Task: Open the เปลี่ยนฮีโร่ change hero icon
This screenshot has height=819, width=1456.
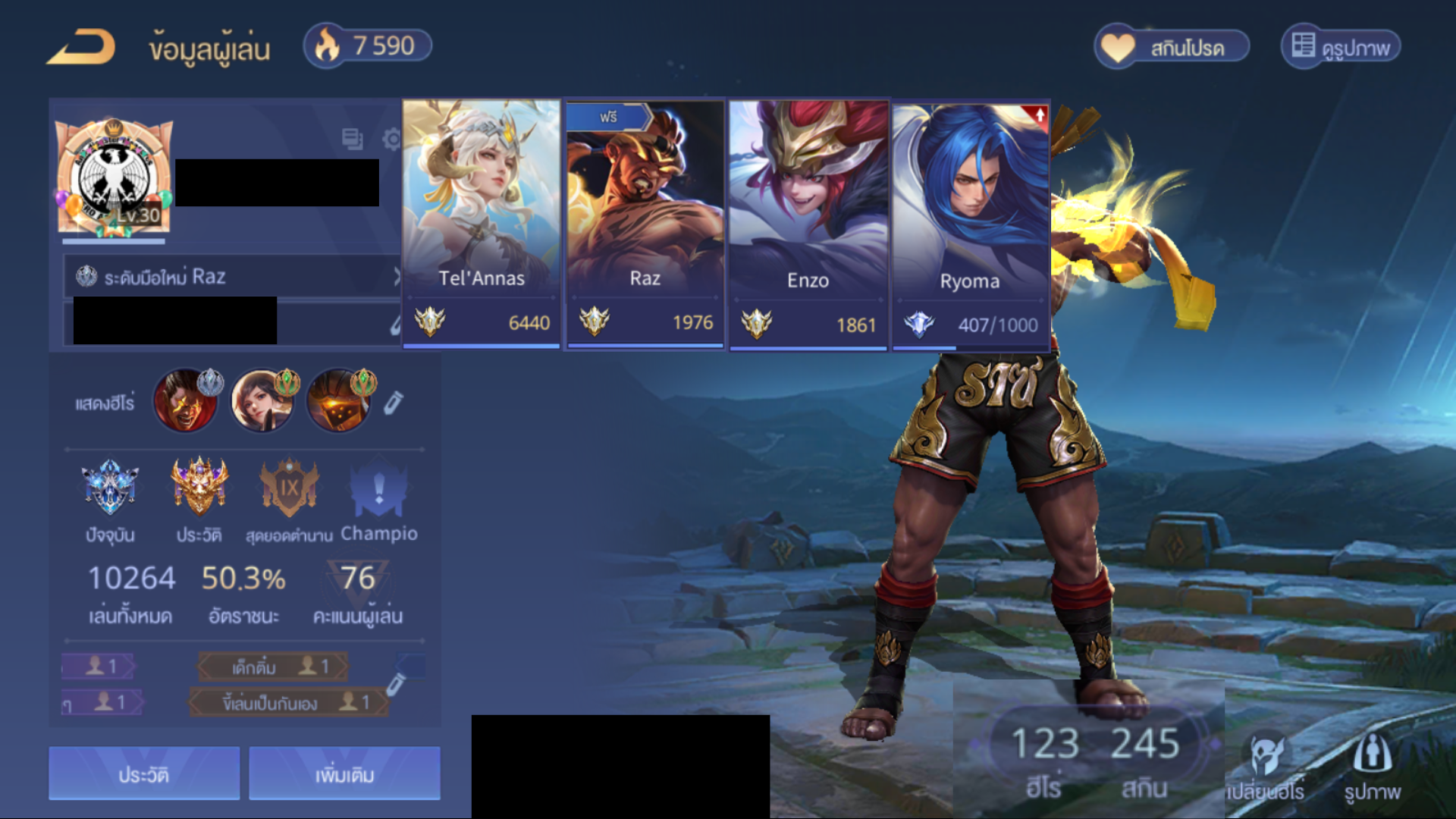Action: (1266, 766)
